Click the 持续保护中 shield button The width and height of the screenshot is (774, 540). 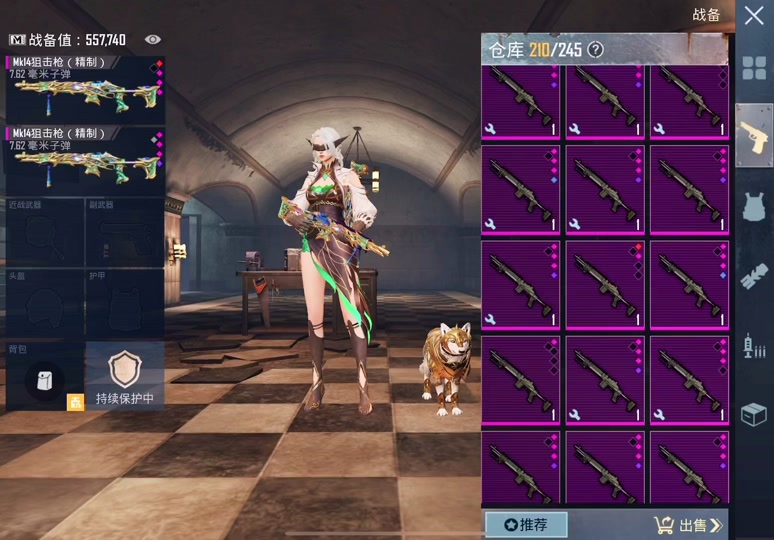click(125, 376)
